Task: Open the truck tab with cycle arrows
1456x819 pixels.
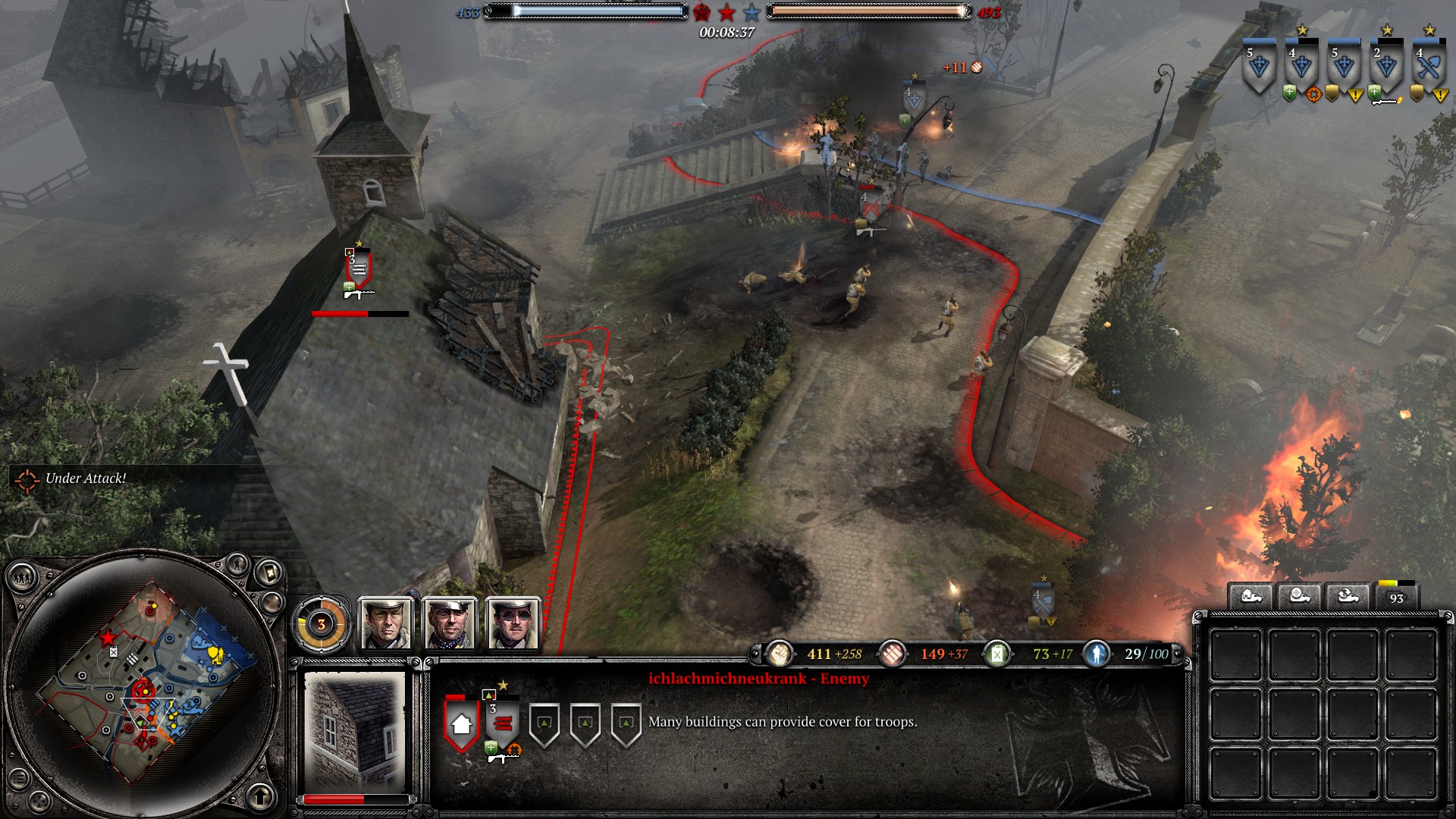Action: point(1348,596)
